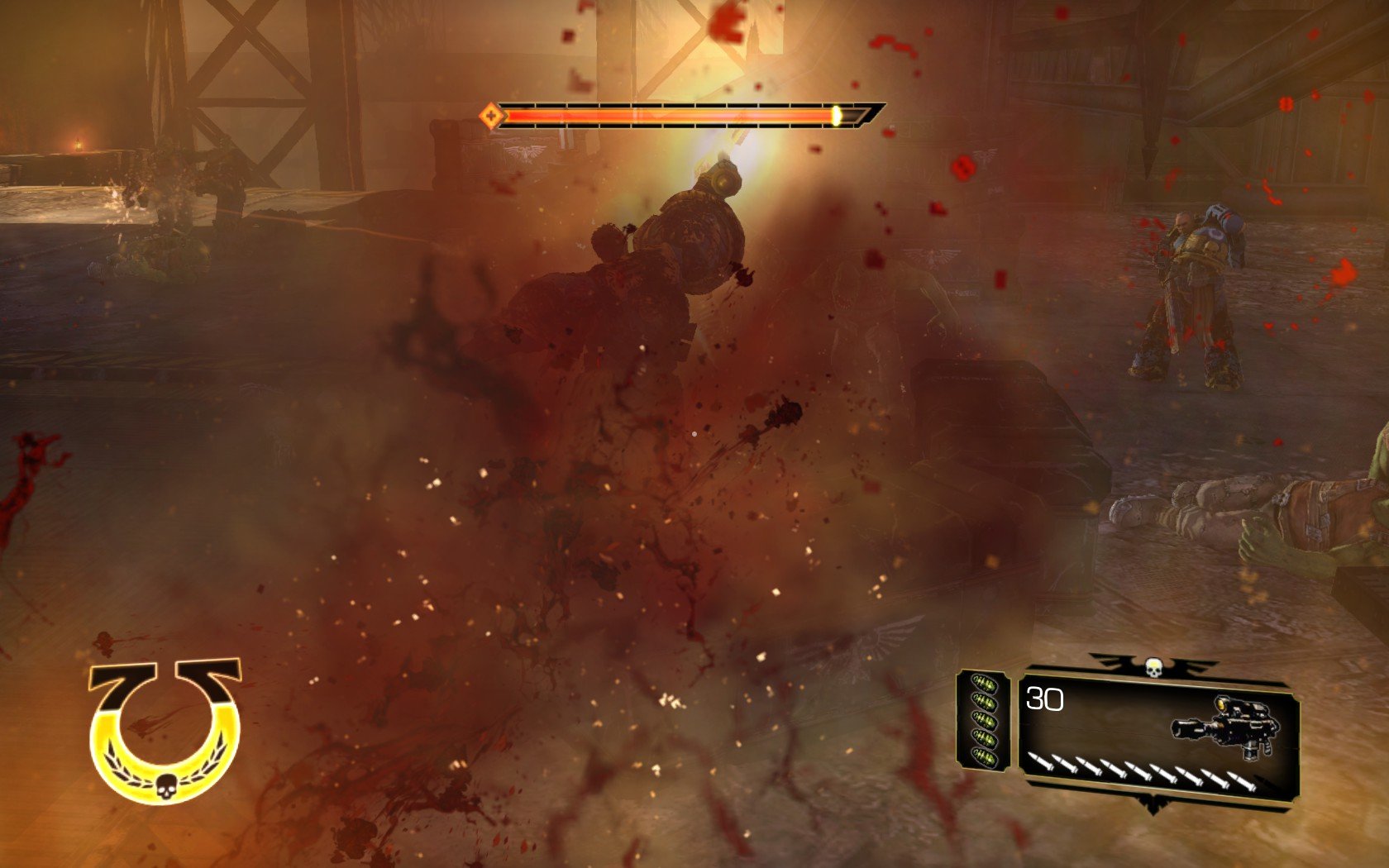Select the ammo counter showing 30
Screen dimensions: 1389x868
click(x=1043, y=699)
